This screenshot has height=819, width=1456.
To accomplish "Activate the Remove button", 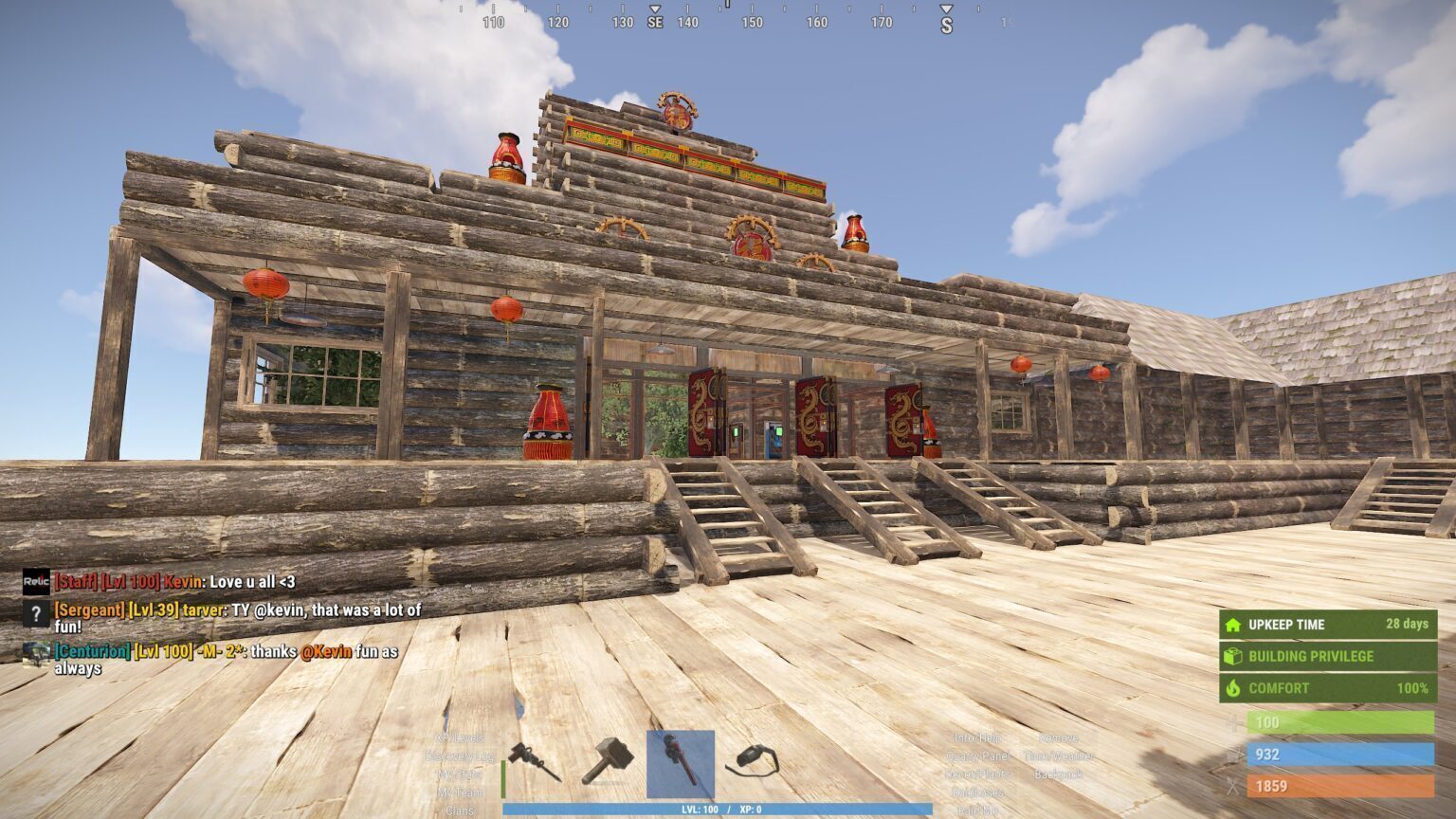I will (x=1058, y=737).
